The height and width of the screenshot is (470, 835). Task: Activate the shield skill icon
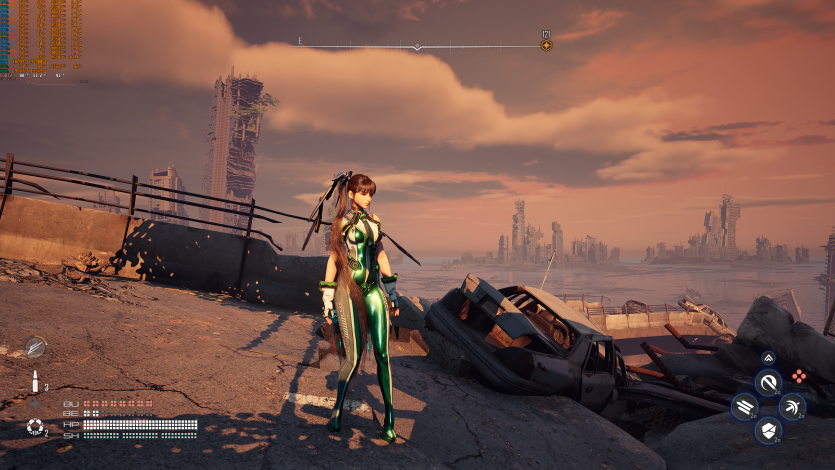coord(768,431)
